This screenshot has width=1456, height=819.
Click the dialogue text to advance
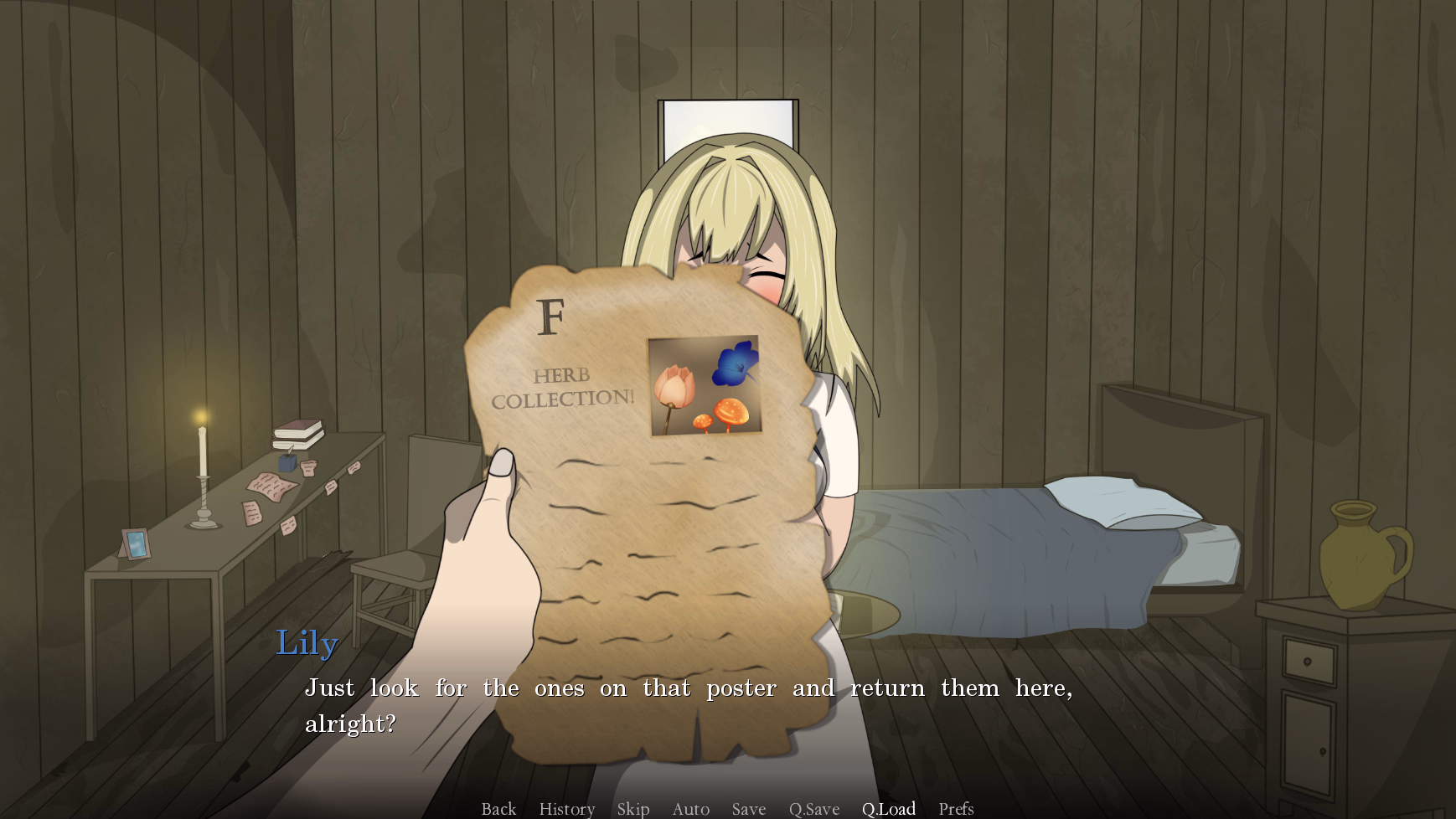pyautogui.click(x=687, y=688)
